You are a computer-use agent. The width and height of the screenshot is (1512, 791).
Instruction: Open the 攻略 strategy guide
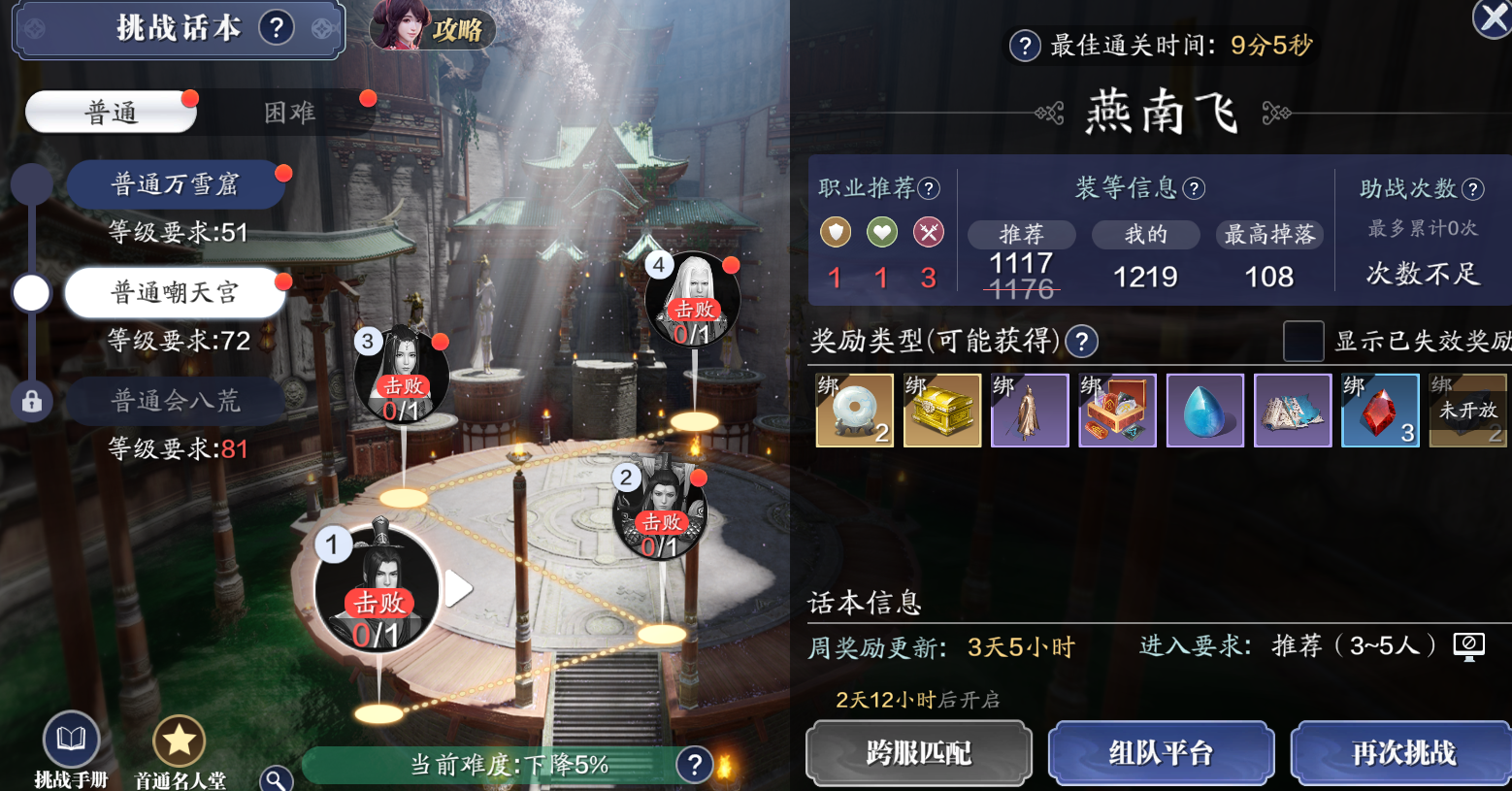click(434, 28)
